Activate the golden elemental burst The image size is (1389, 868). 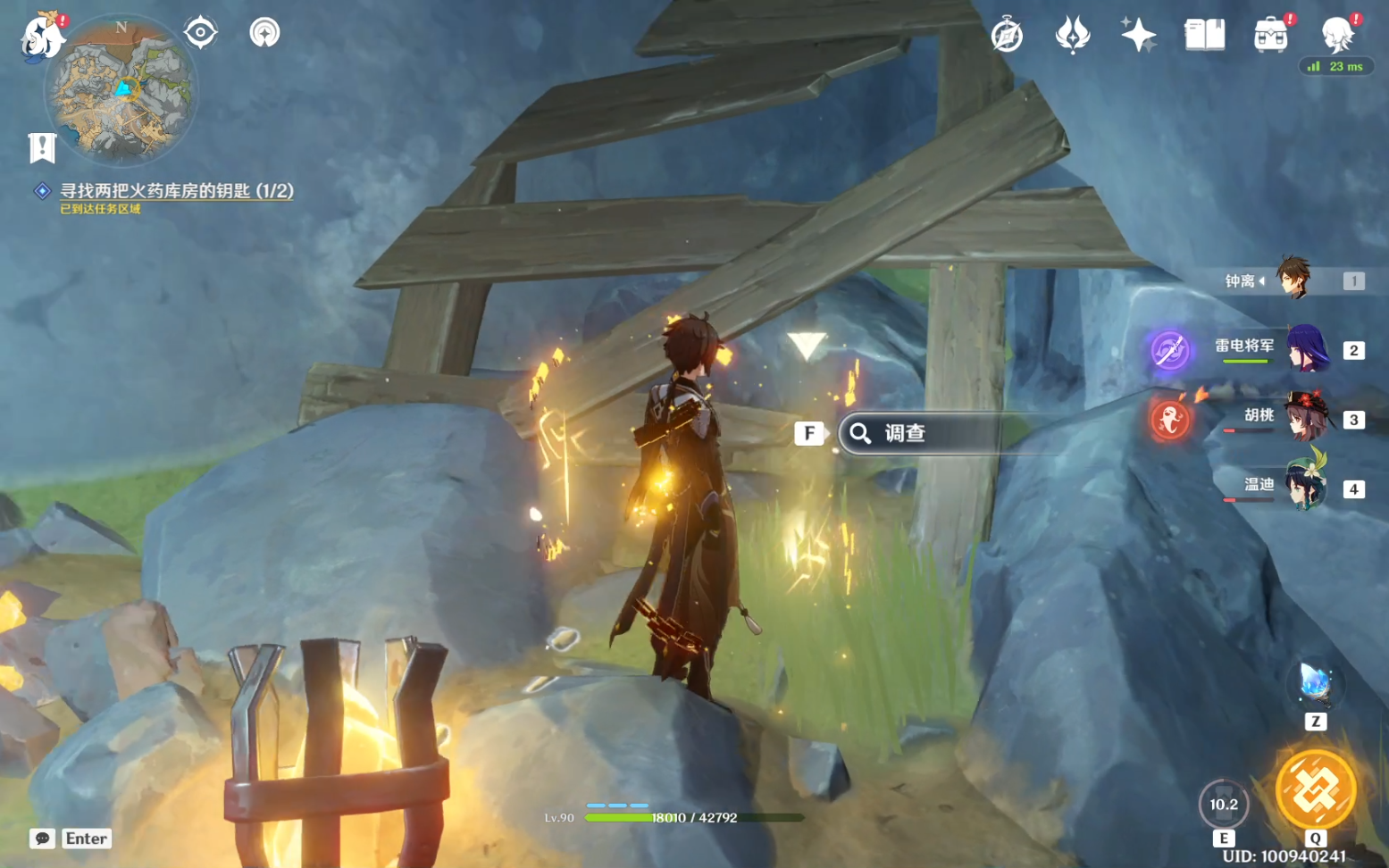[1316, 789]
